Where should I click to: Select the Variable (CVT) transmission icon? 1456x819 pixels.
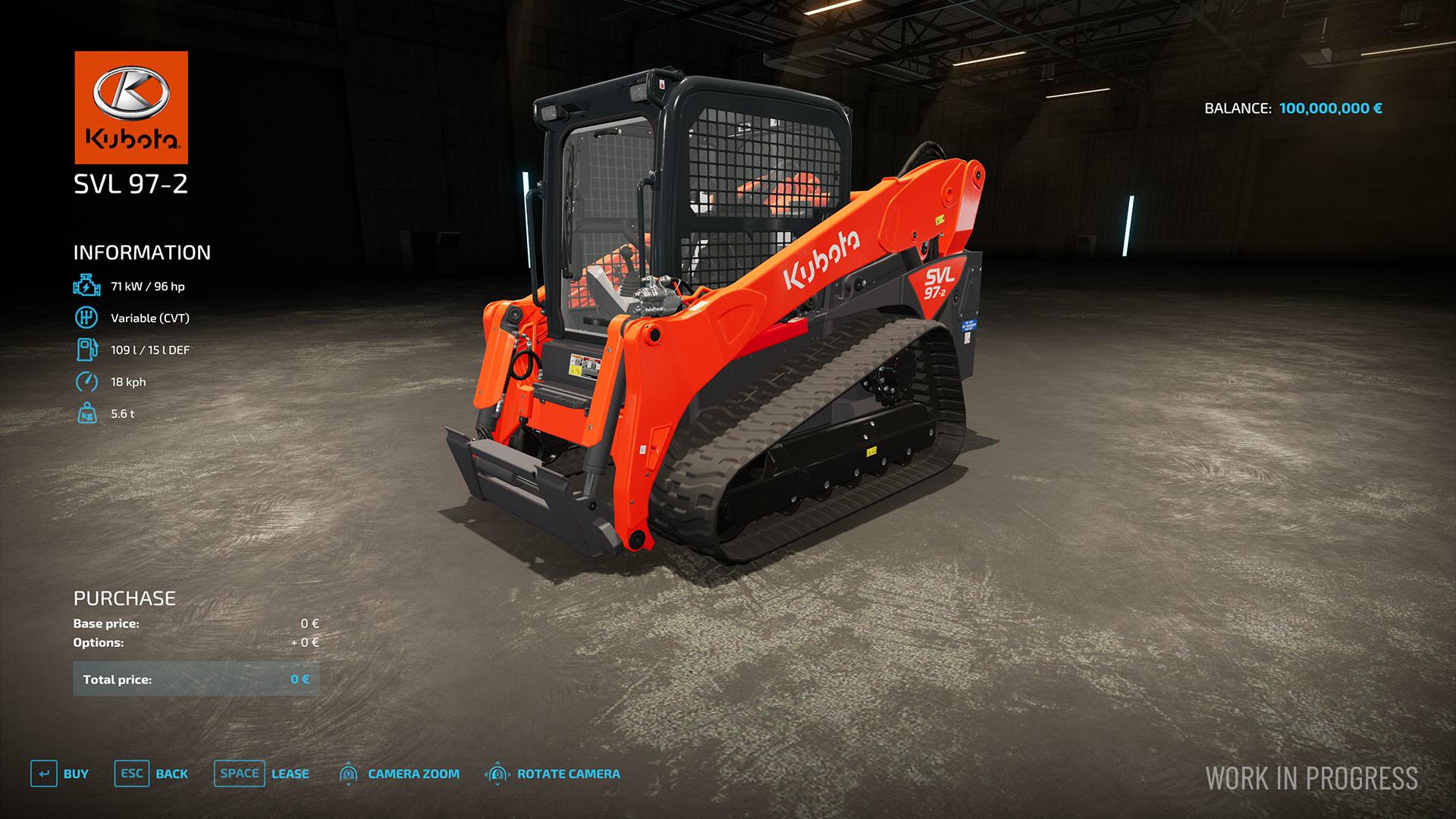[x=86, y=318]
